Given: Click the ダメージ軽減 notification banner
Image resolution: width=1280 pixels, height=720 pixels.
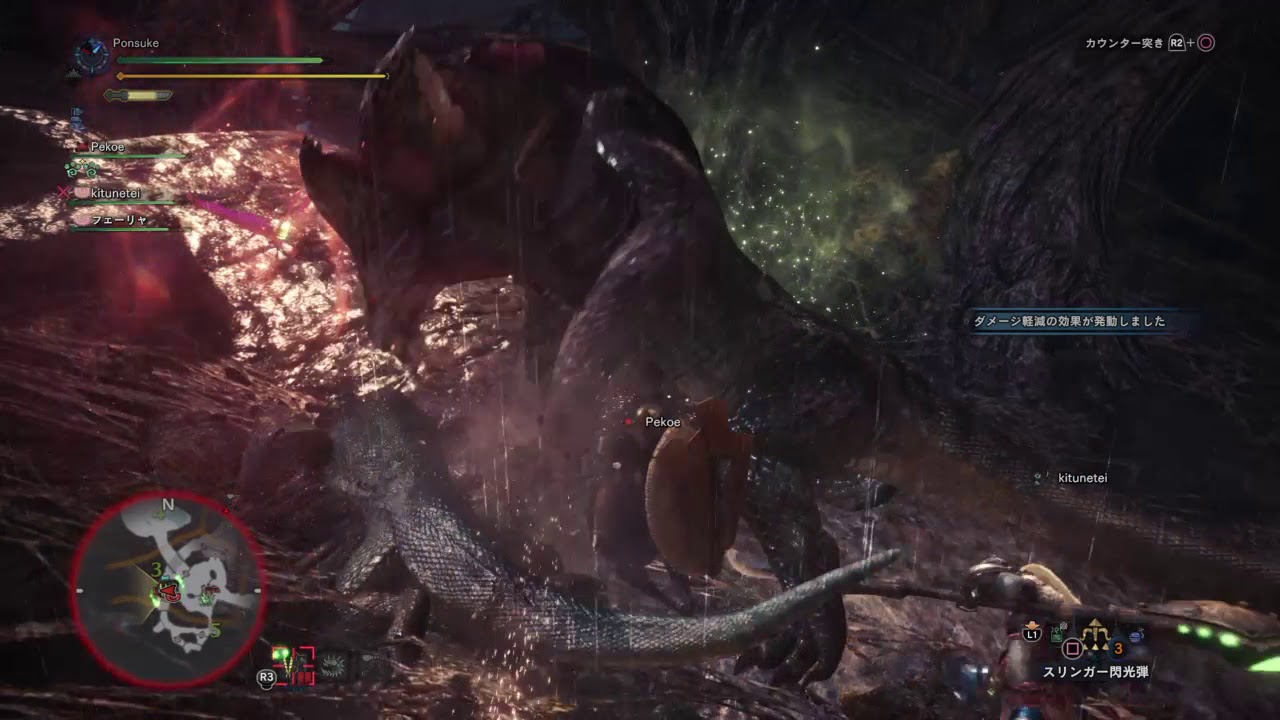Looking at the screenshot, I should [x=1069, y=321].
